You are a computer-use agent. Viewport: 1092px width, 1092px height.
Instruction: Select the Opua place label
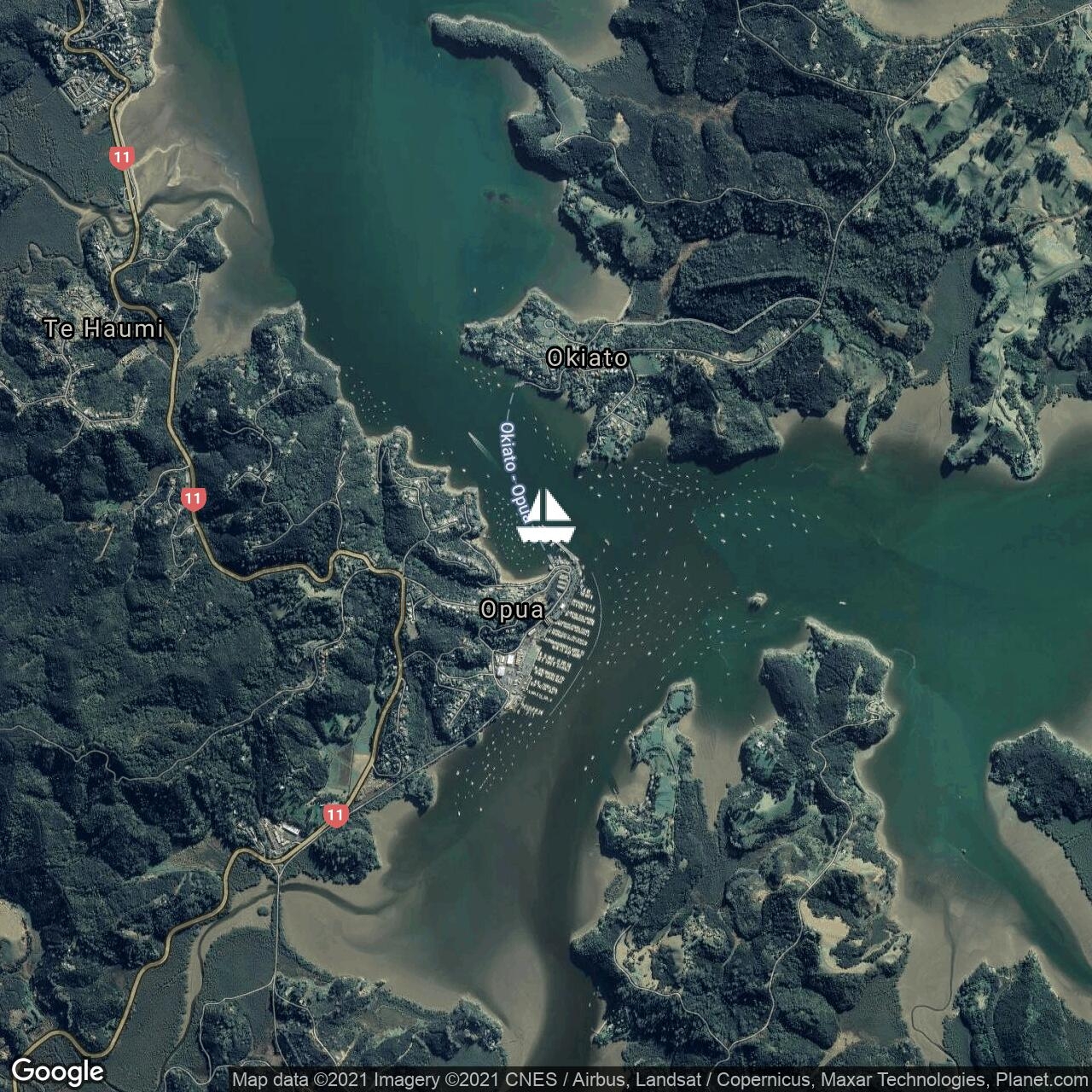point(512,610)
